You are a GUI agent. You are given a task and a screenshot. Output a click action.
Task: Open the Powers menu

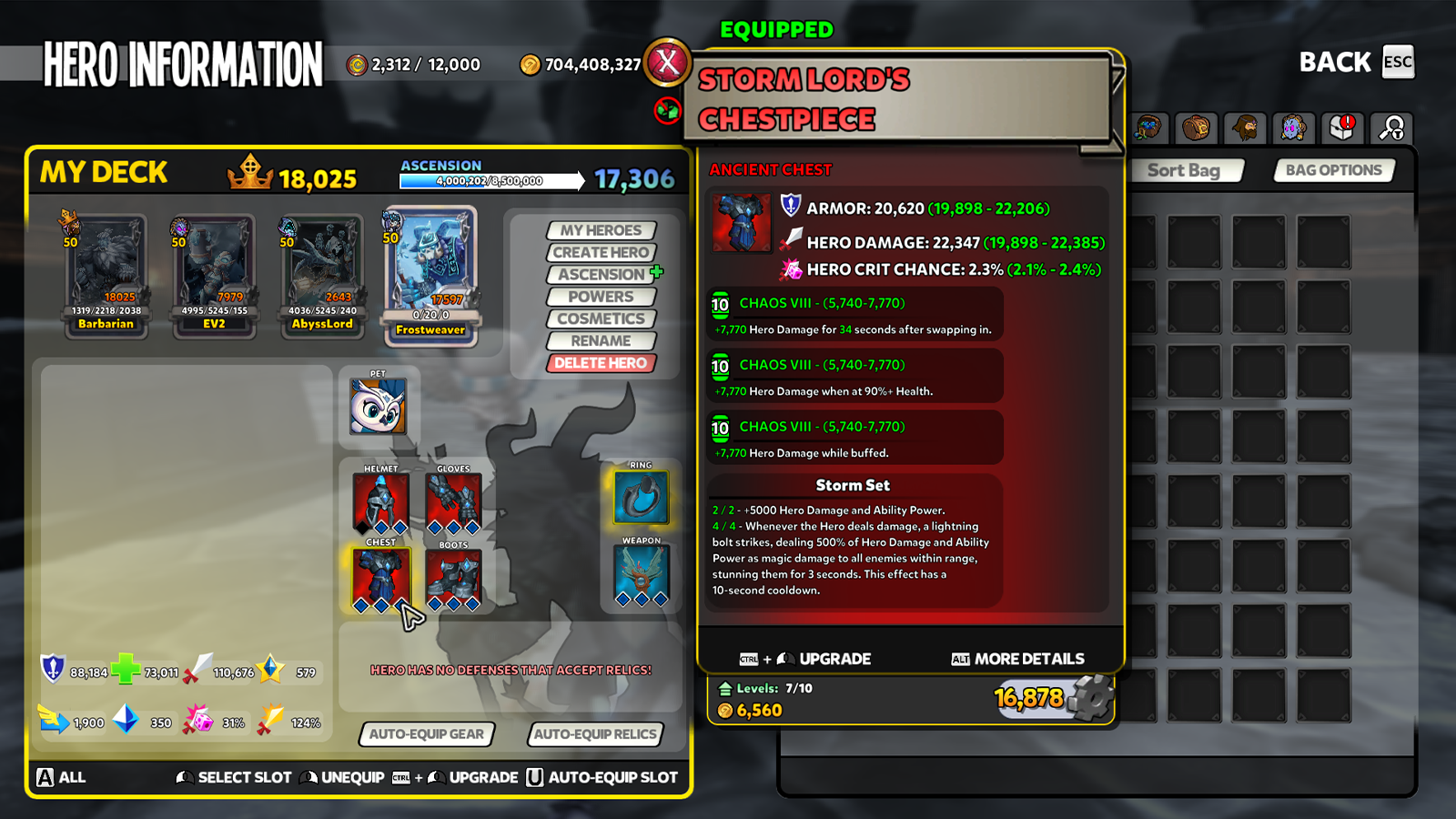pyautogui.click(x=601, y=297)
